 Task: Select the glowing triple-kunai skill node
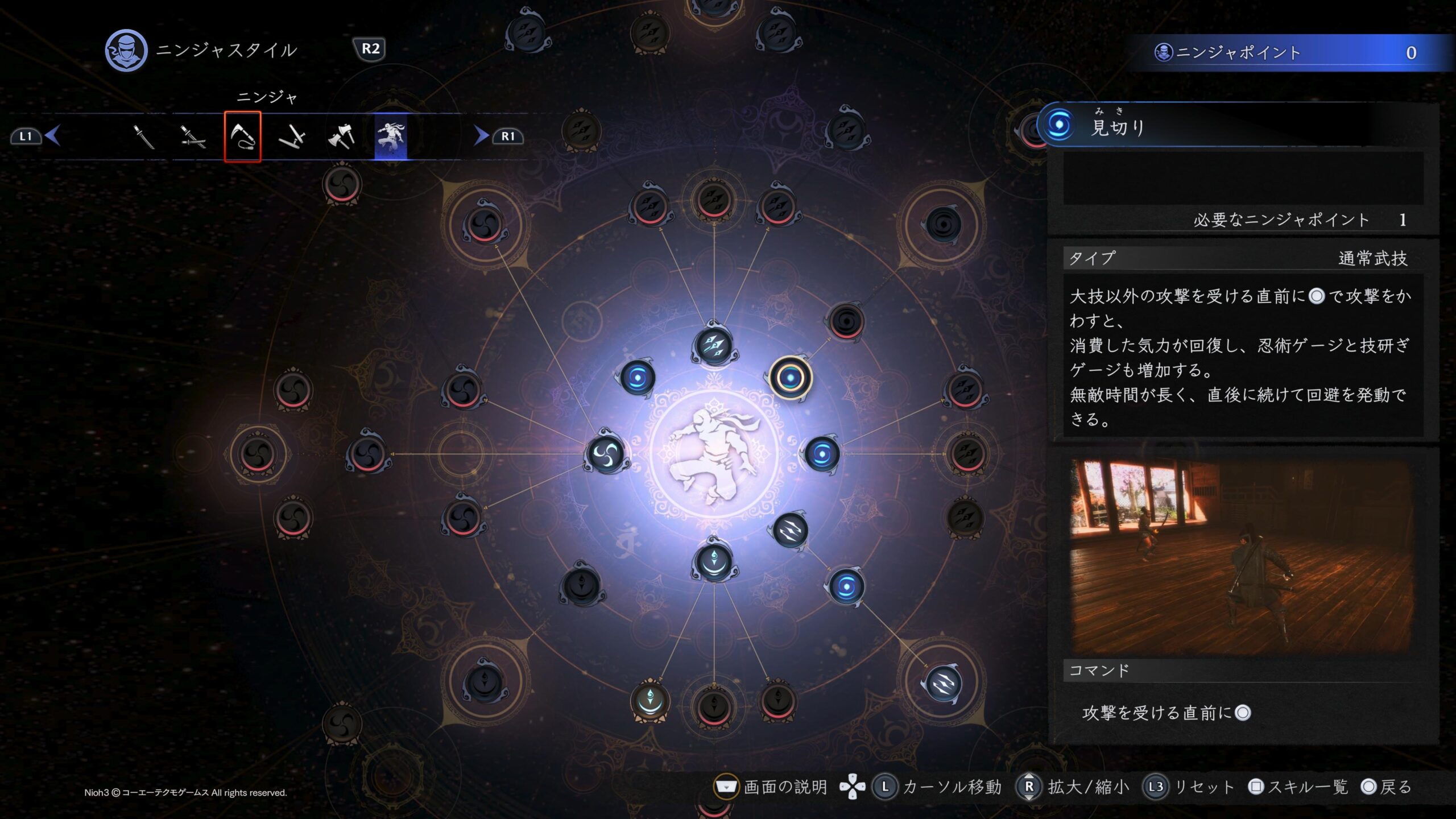point(714,345)
